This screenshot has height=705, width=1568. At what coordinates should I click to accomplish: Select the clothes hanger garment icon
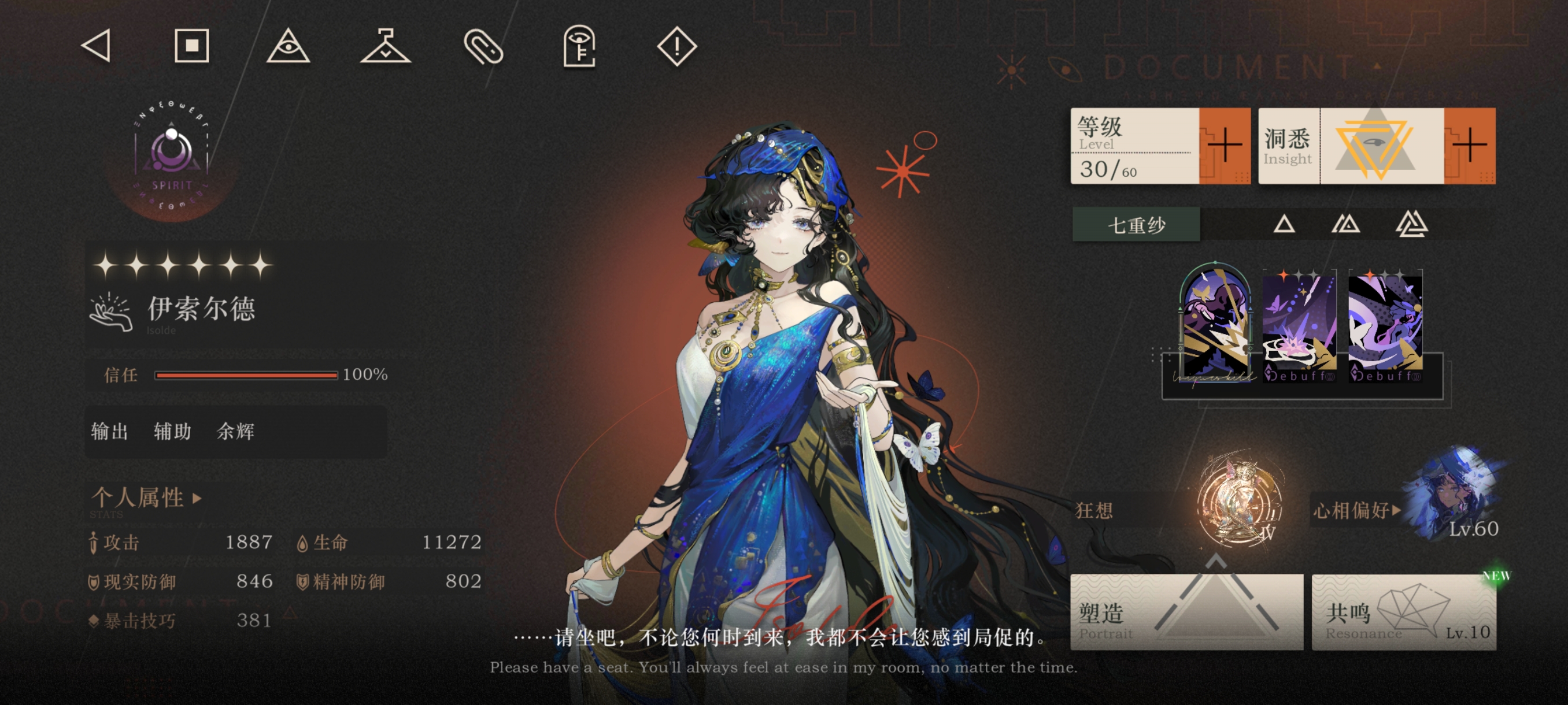click(x=385, y=46)
